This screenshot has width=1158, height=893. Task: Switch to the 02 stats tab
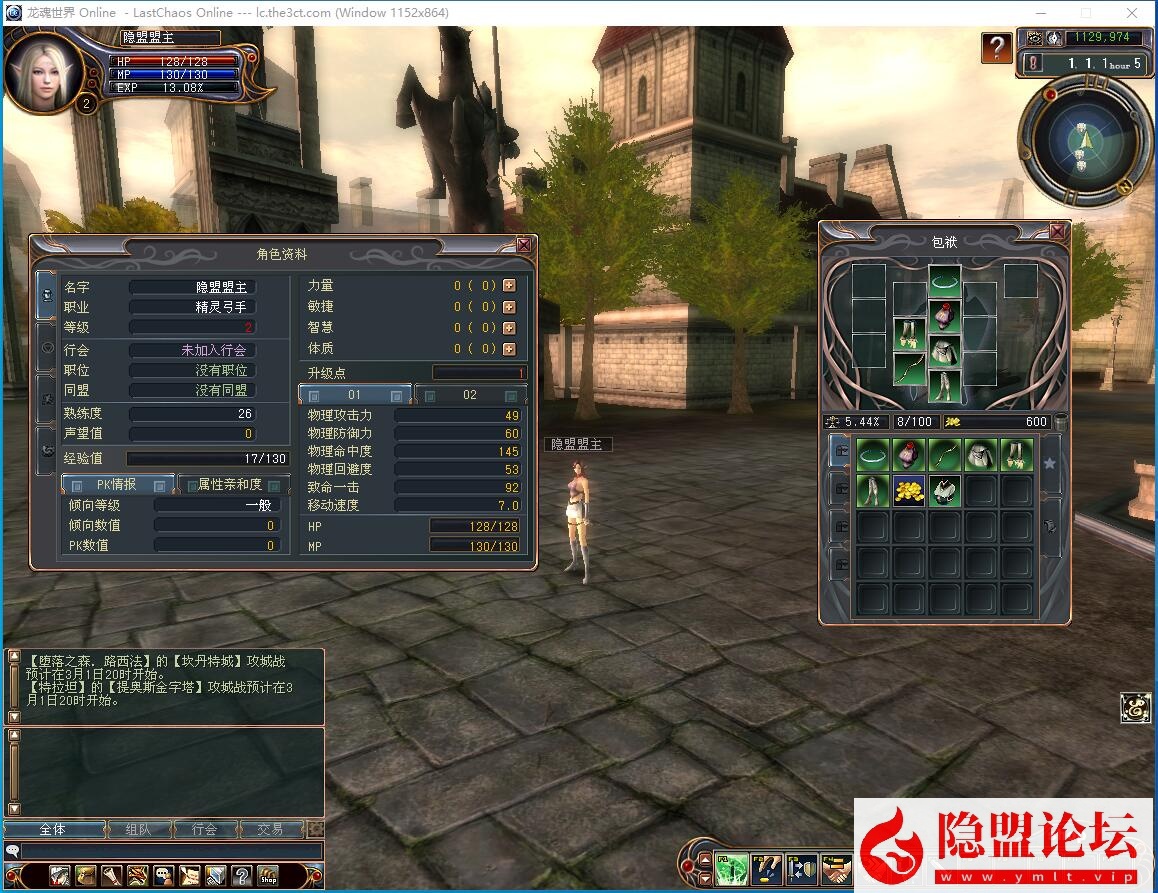(x=470, y=395)
